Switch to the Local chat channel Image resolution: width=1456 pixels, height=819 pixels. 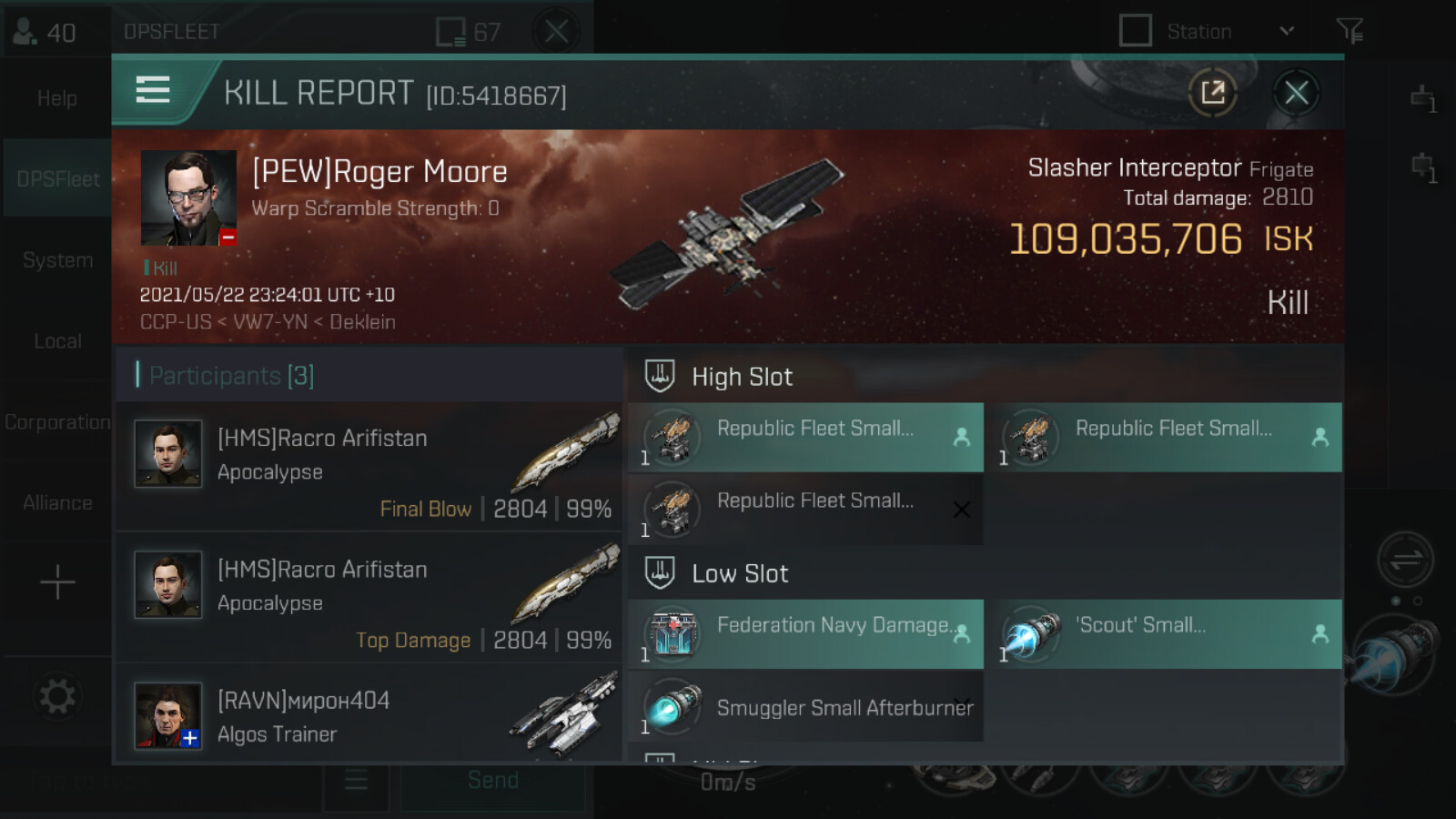[57, 341]
